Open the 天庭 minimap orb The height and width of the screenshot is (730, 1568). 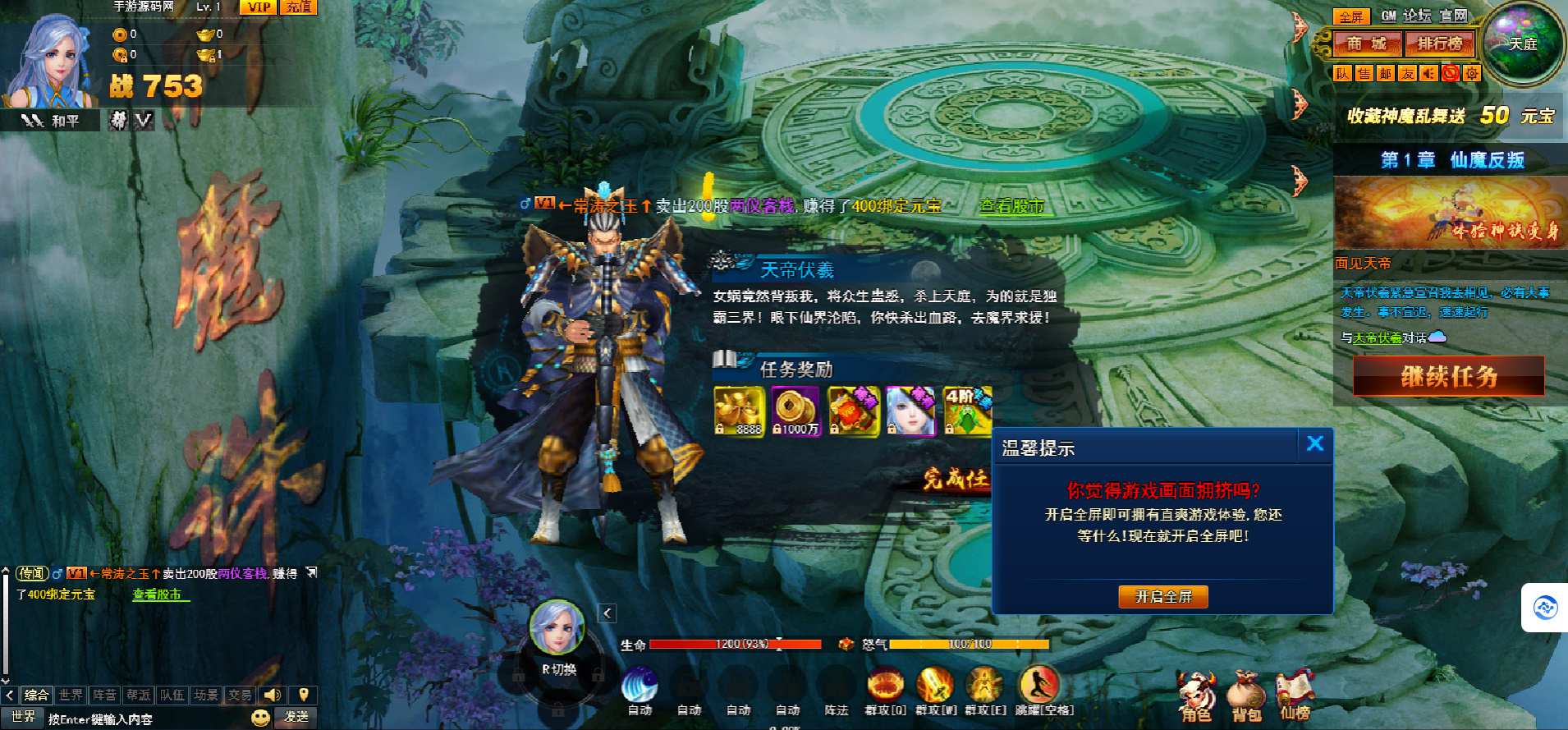coord(1524,44)
